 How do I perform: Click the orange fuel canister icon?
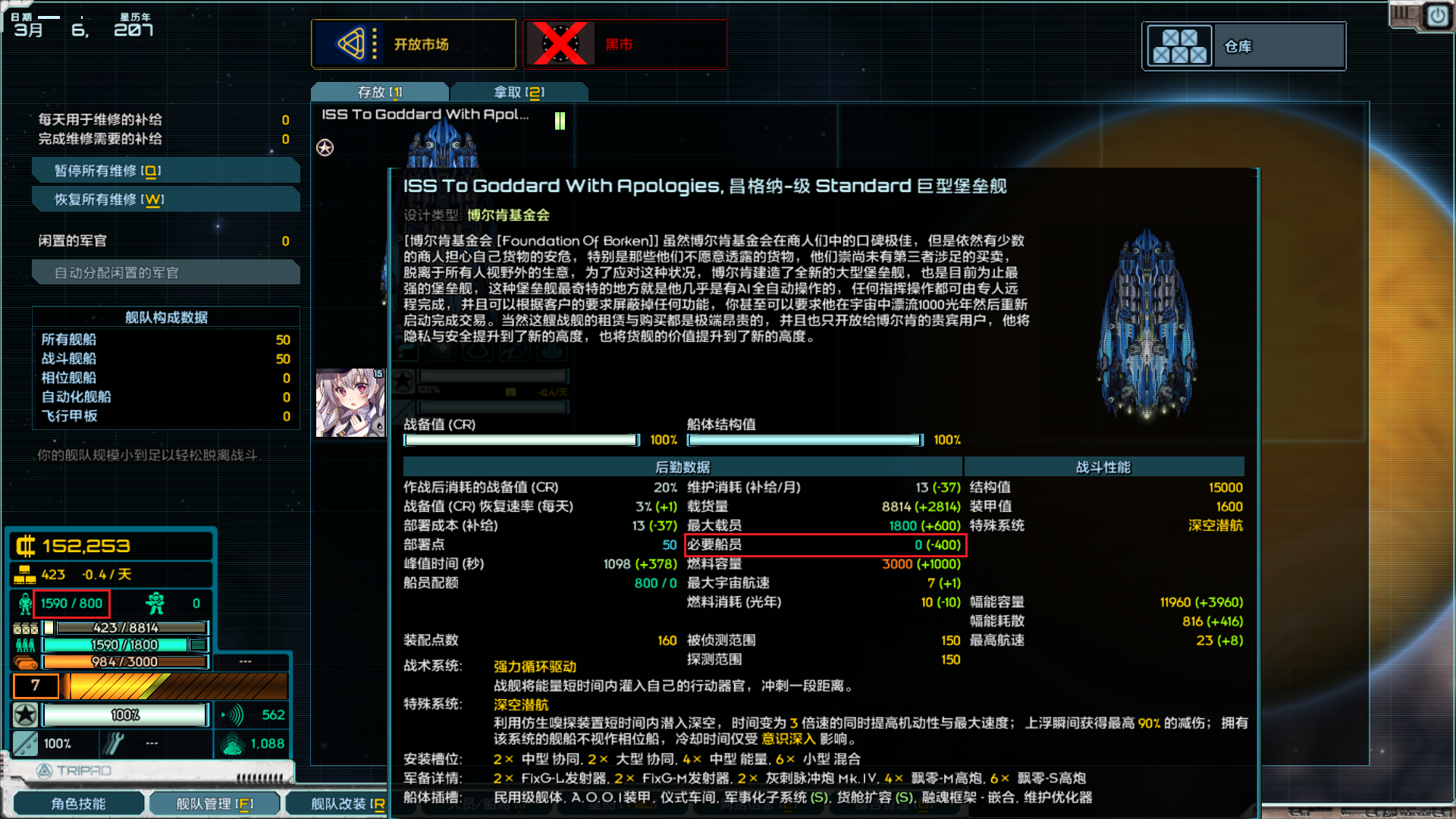click(x=25, y=661)
